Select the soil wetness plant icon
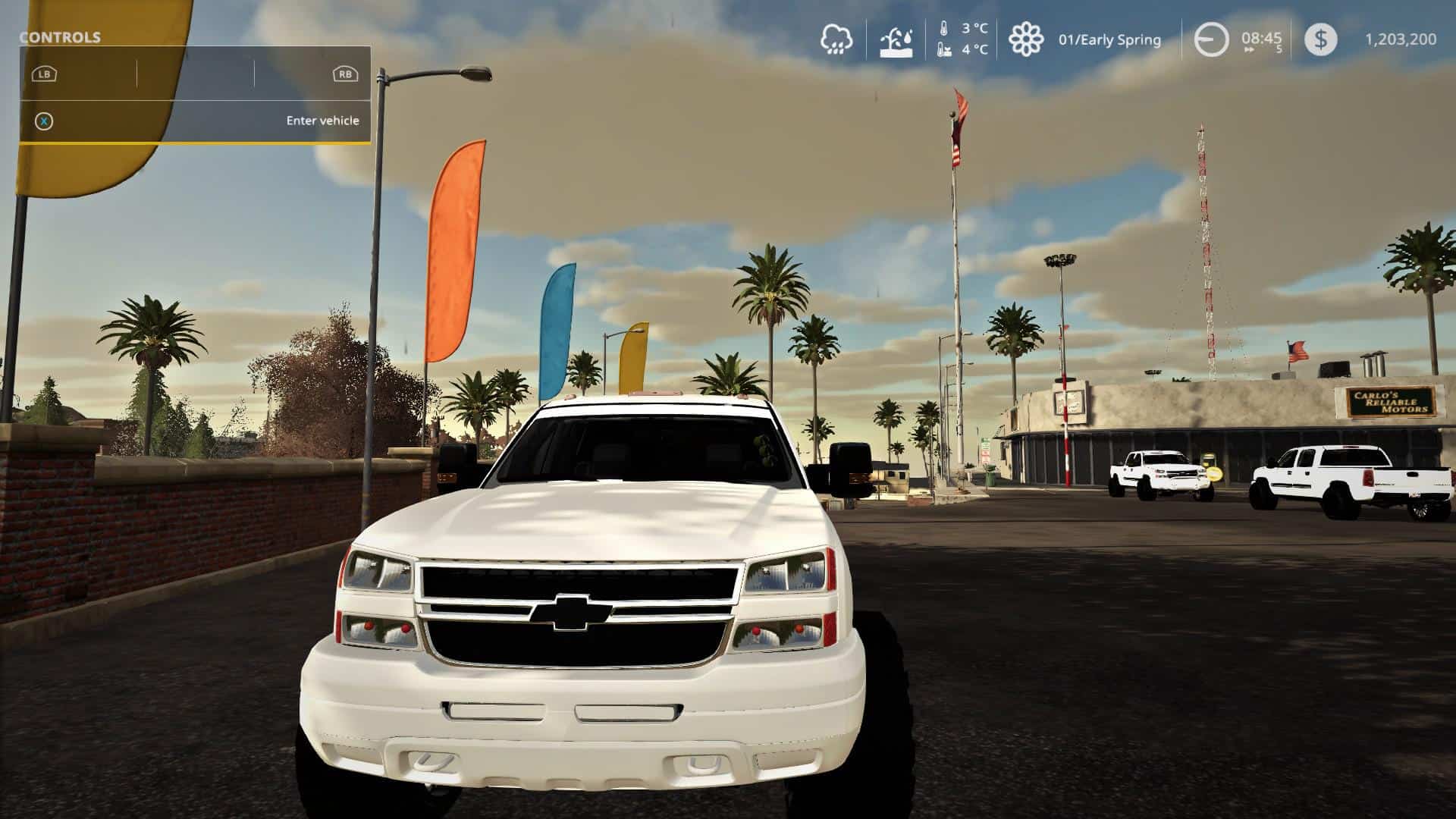 [x=896, y=41]
